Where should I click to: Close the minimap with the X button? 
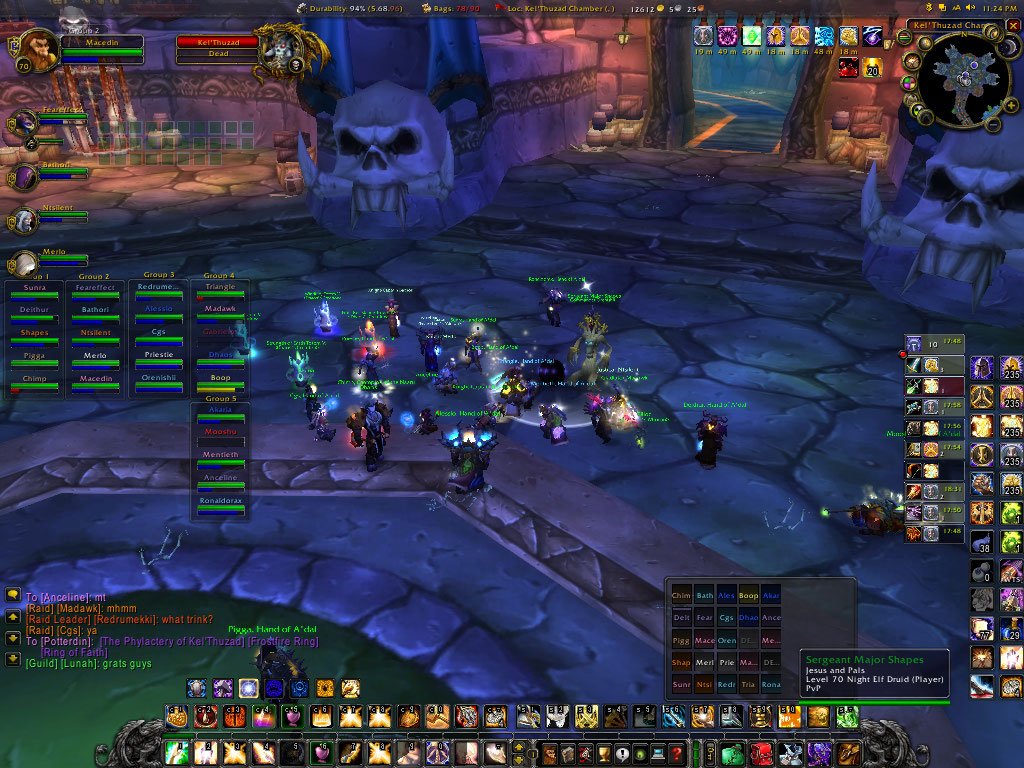1013,25
